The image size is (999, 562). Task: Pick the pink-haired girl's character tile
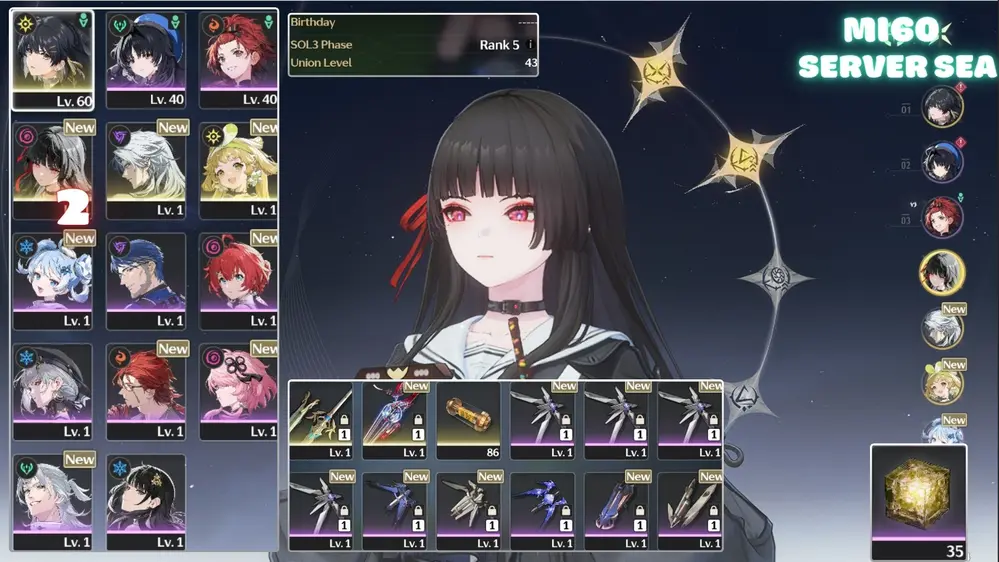click(x=238, y=390)
